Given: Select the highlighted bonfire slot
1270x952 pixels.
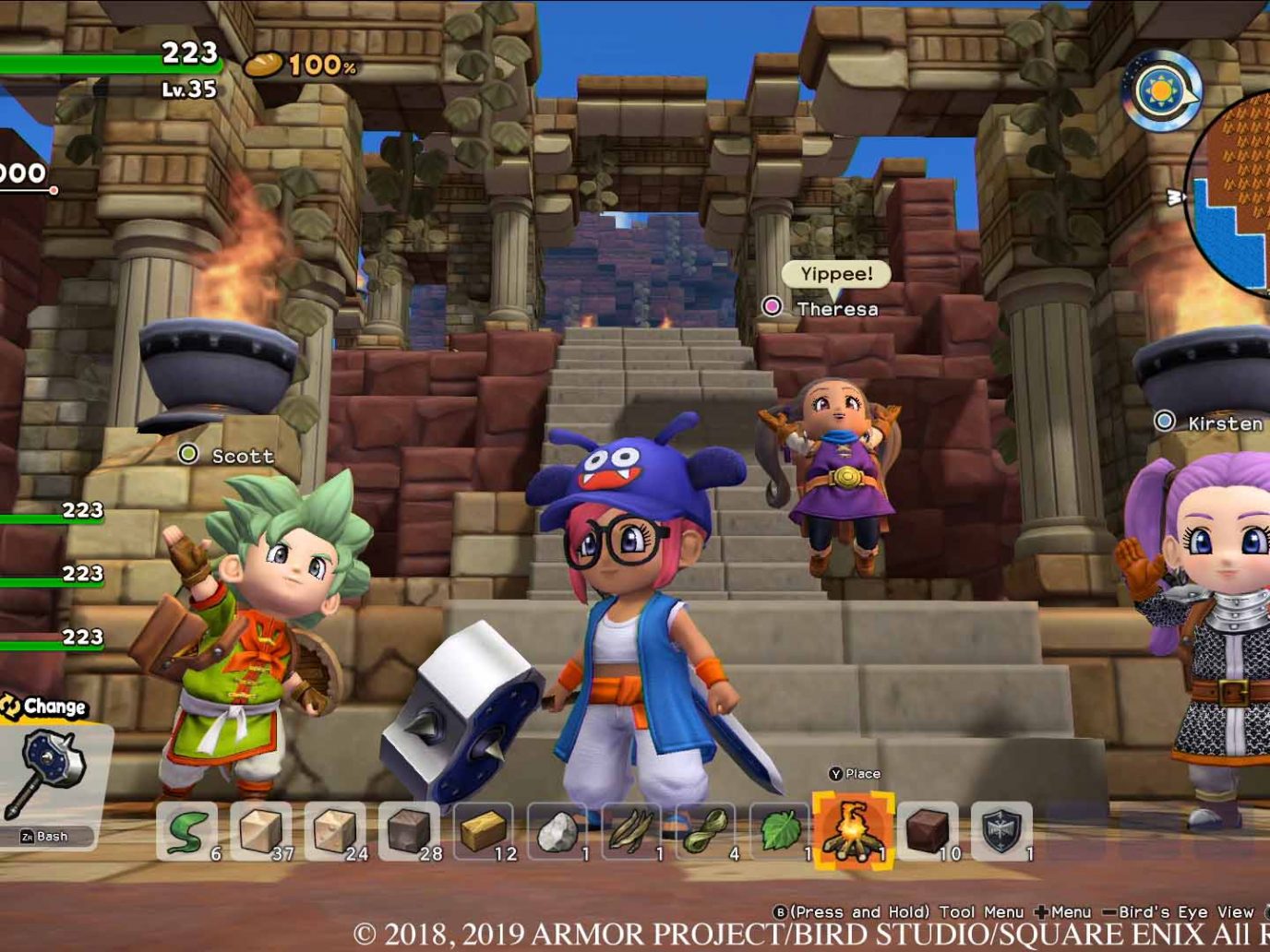Looking at the screenshot, I should (853, 829).
